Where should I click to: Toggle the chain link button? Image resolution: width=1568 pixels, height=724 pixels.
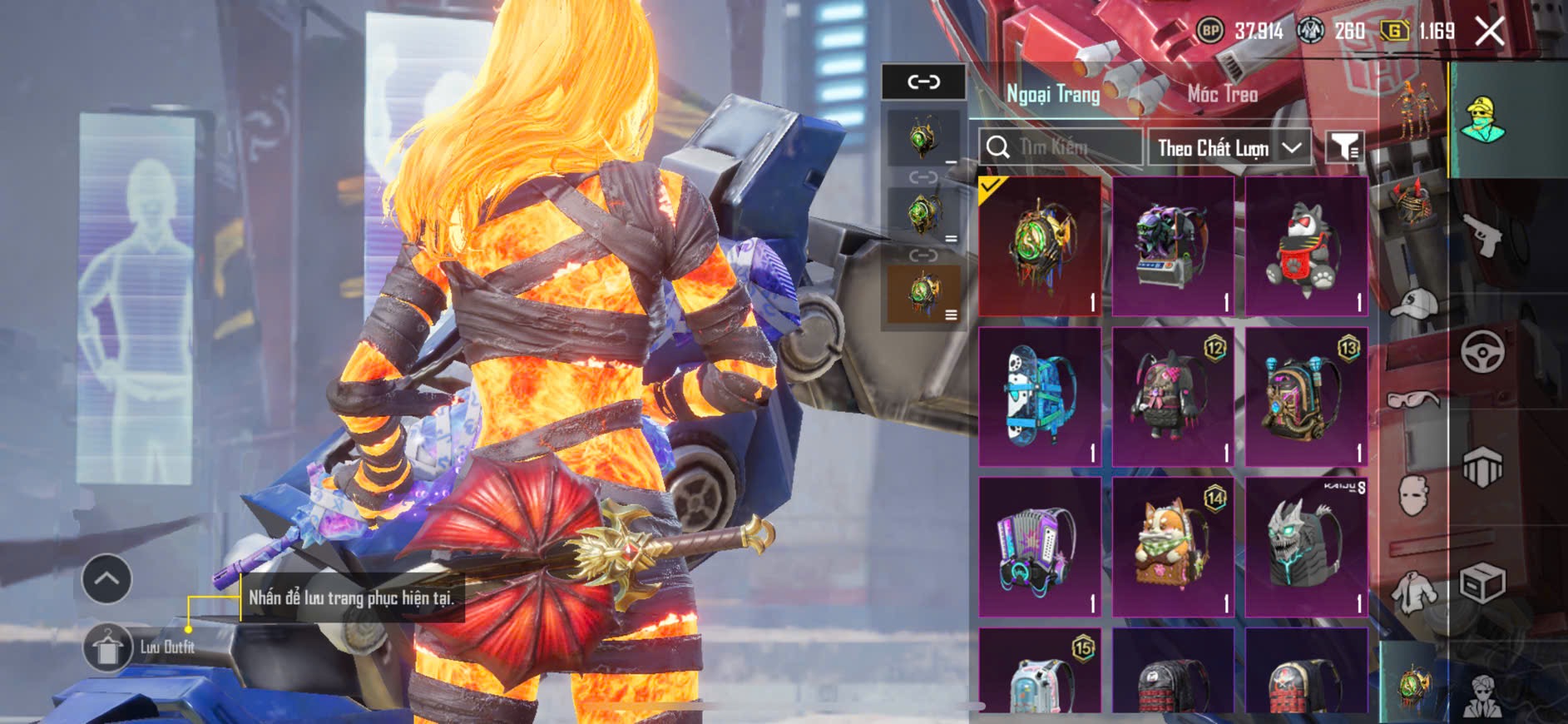coord(923,82)
